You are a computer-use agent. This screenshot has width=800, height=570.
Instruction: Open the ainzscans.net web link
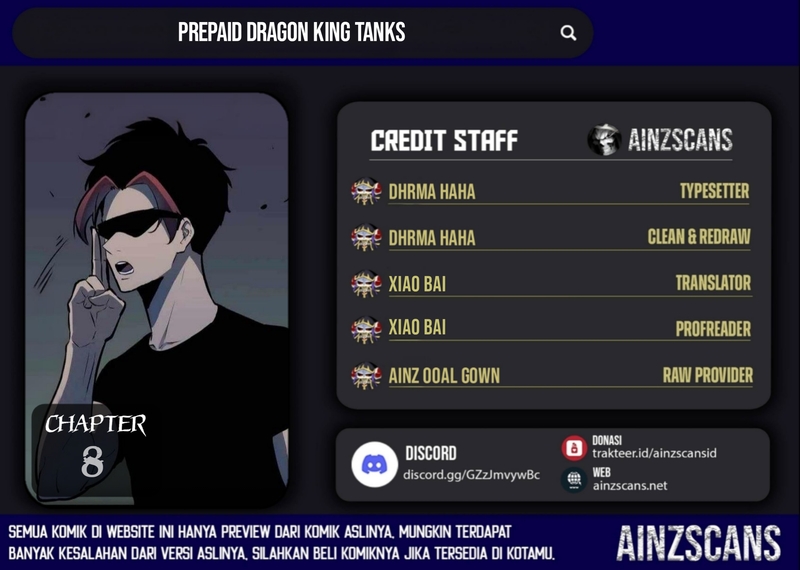629,485
